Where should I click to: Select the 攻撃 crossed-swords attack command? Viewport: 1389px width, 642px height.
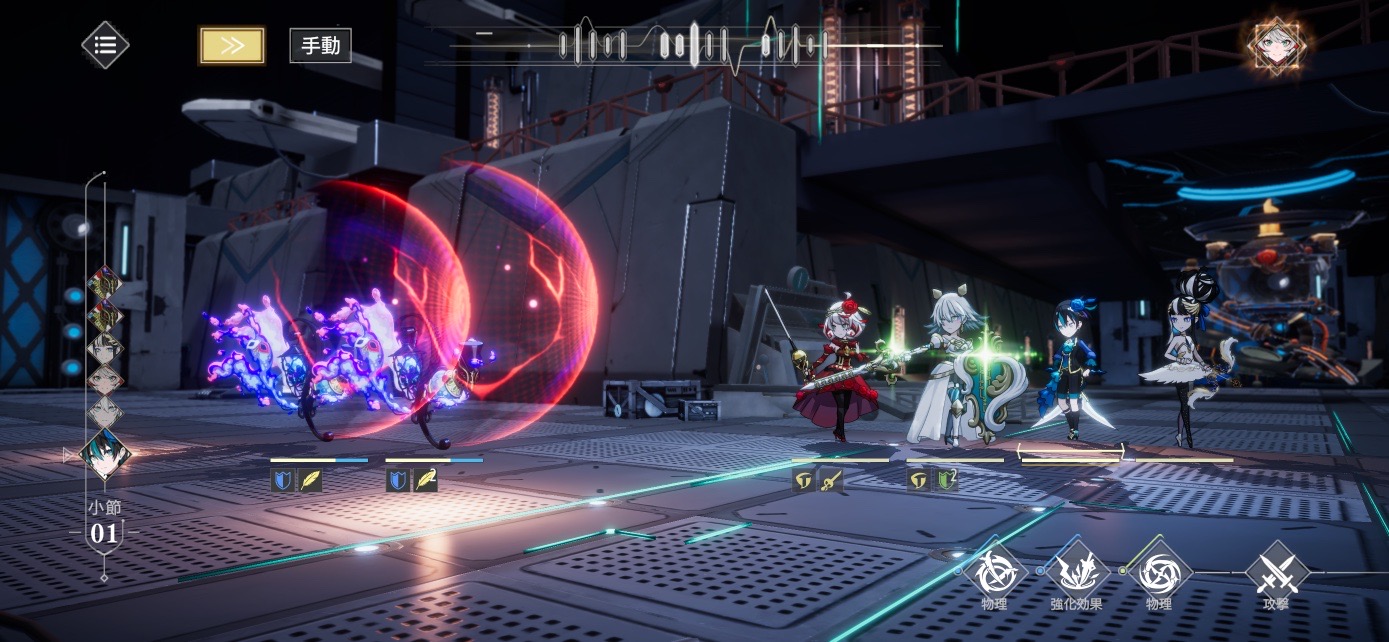tap(1276, 573)
